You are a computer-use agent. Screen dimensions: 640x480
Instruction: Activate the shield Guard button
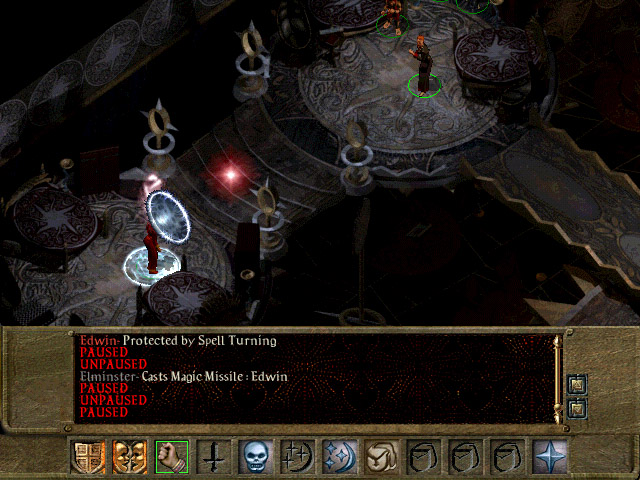pyautogui.click(x=87, y=457)
